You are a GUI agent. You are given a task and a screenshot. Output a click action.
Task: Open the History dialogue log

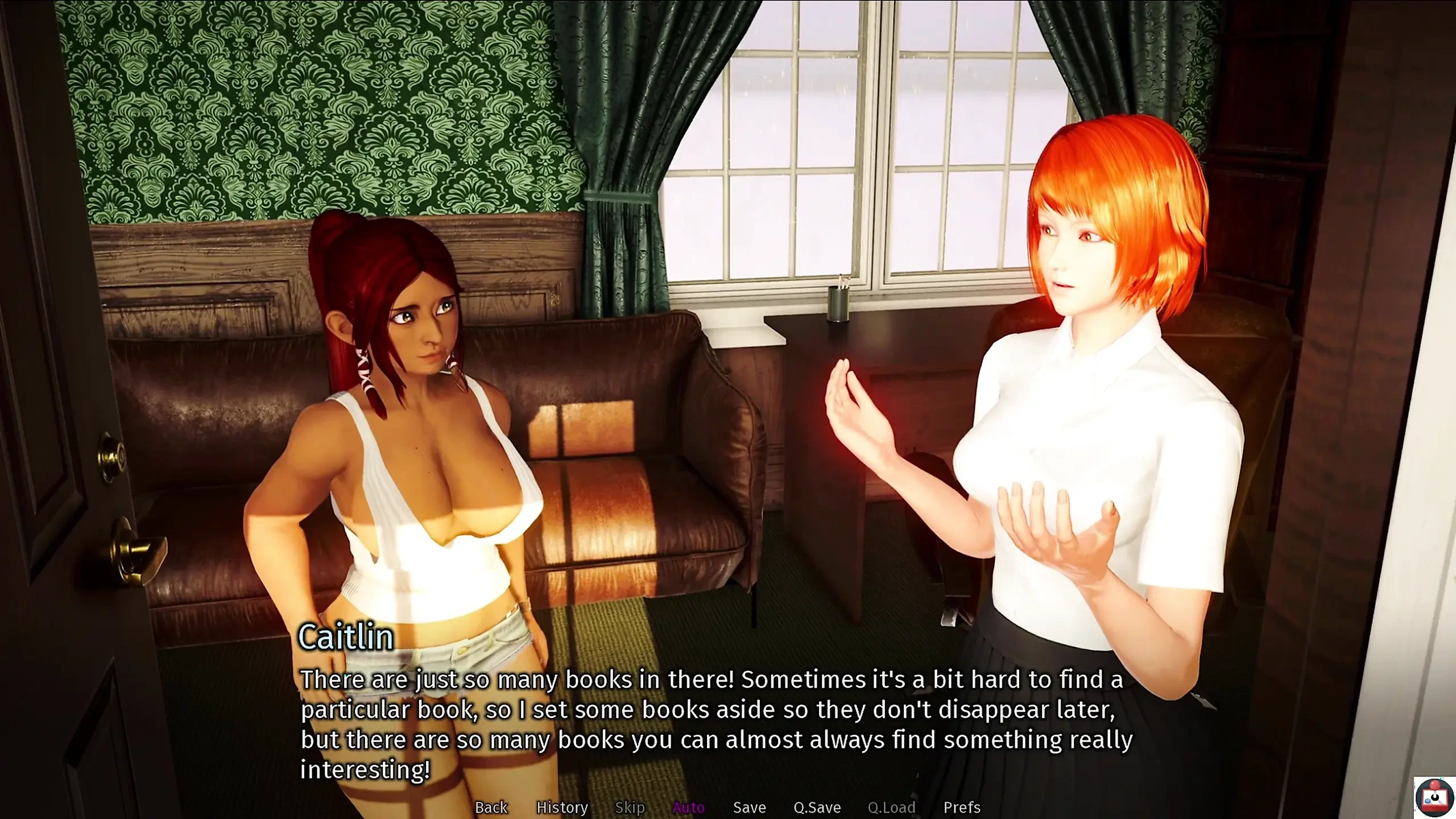click(562, 807)
